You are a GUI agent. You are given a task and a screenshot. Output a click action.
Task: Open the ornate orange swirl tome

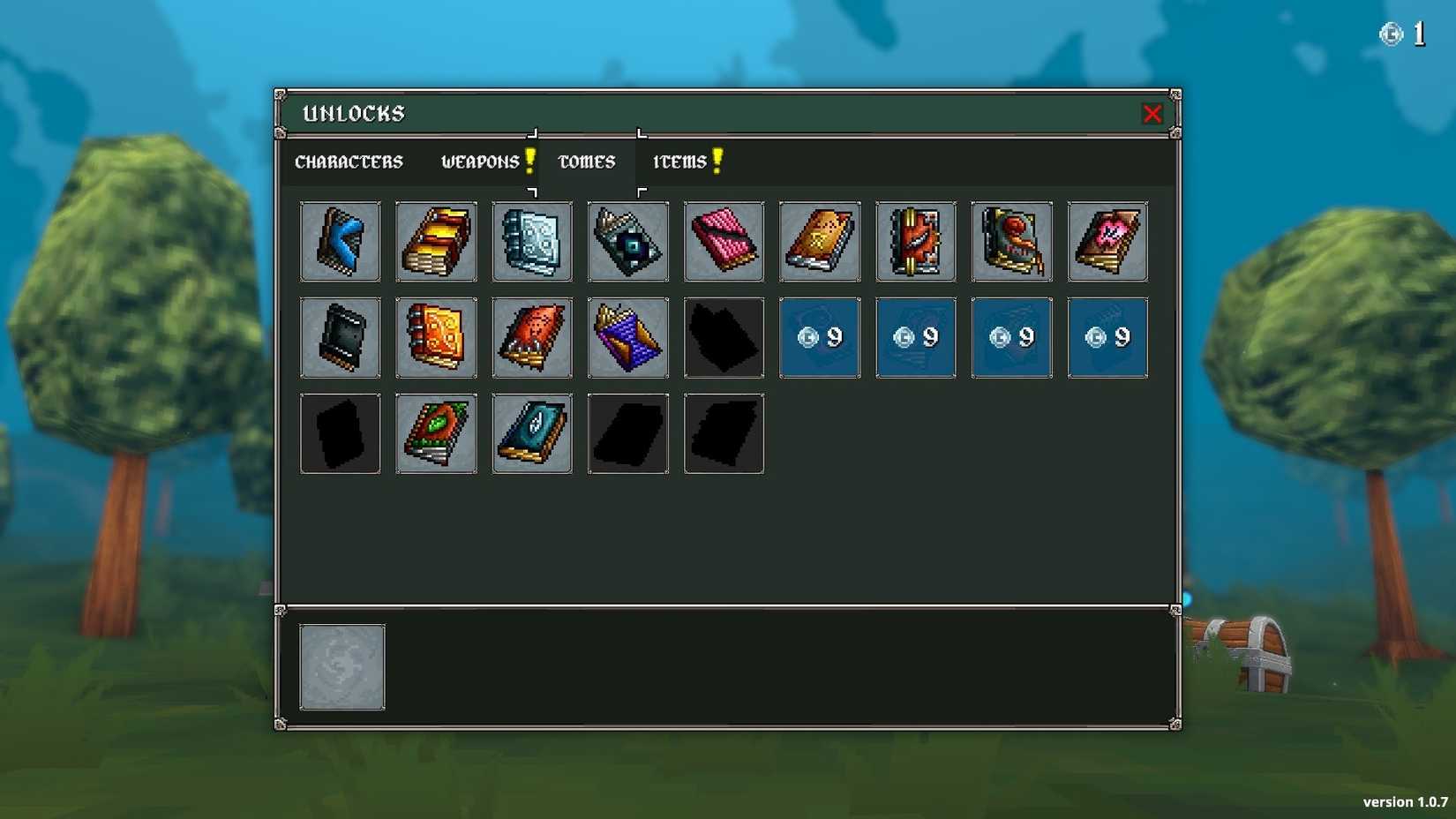click(x=436, y=337)
